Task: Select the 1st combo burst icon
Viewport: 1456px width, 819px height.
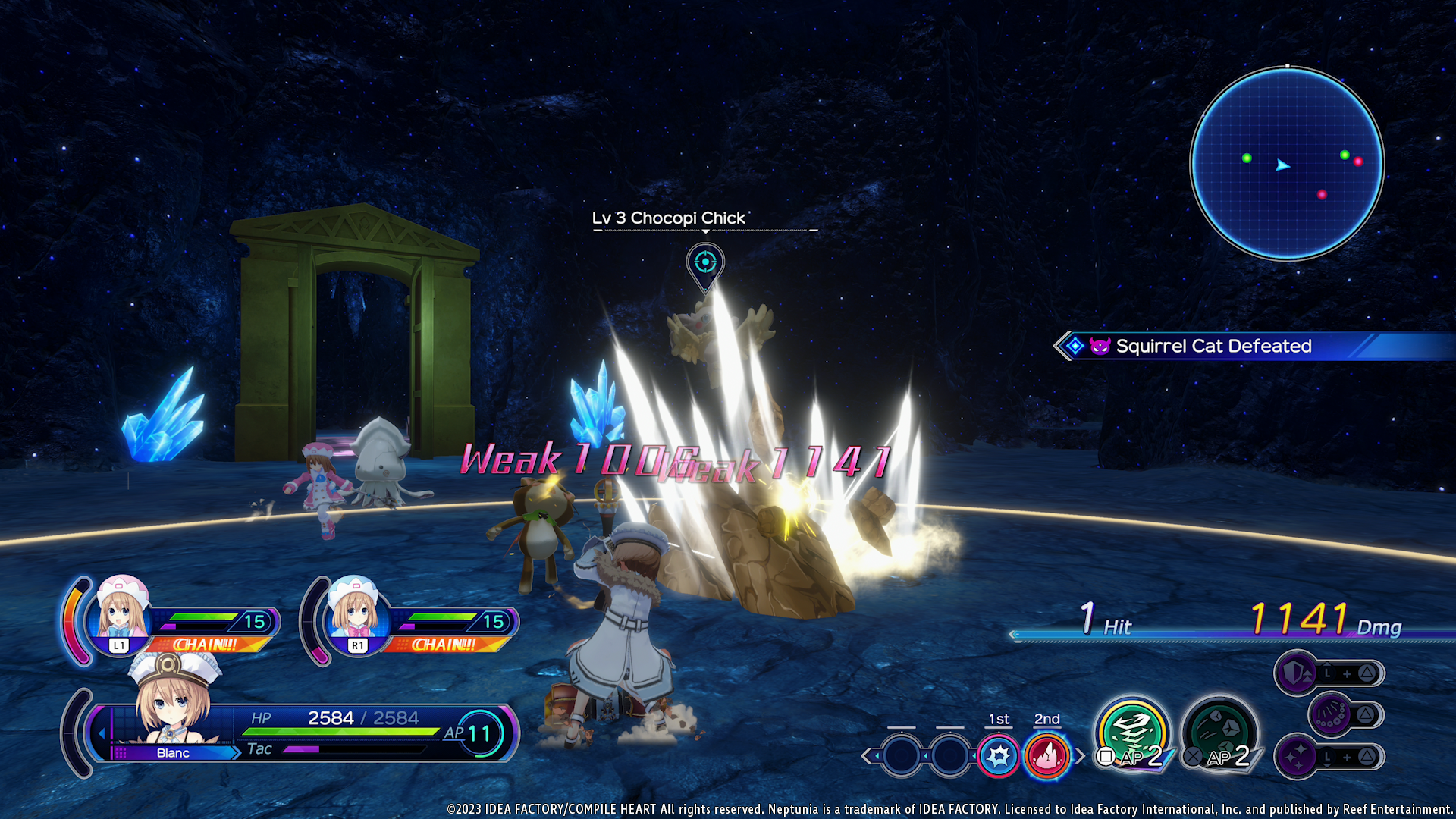Action: click(999, 755)
